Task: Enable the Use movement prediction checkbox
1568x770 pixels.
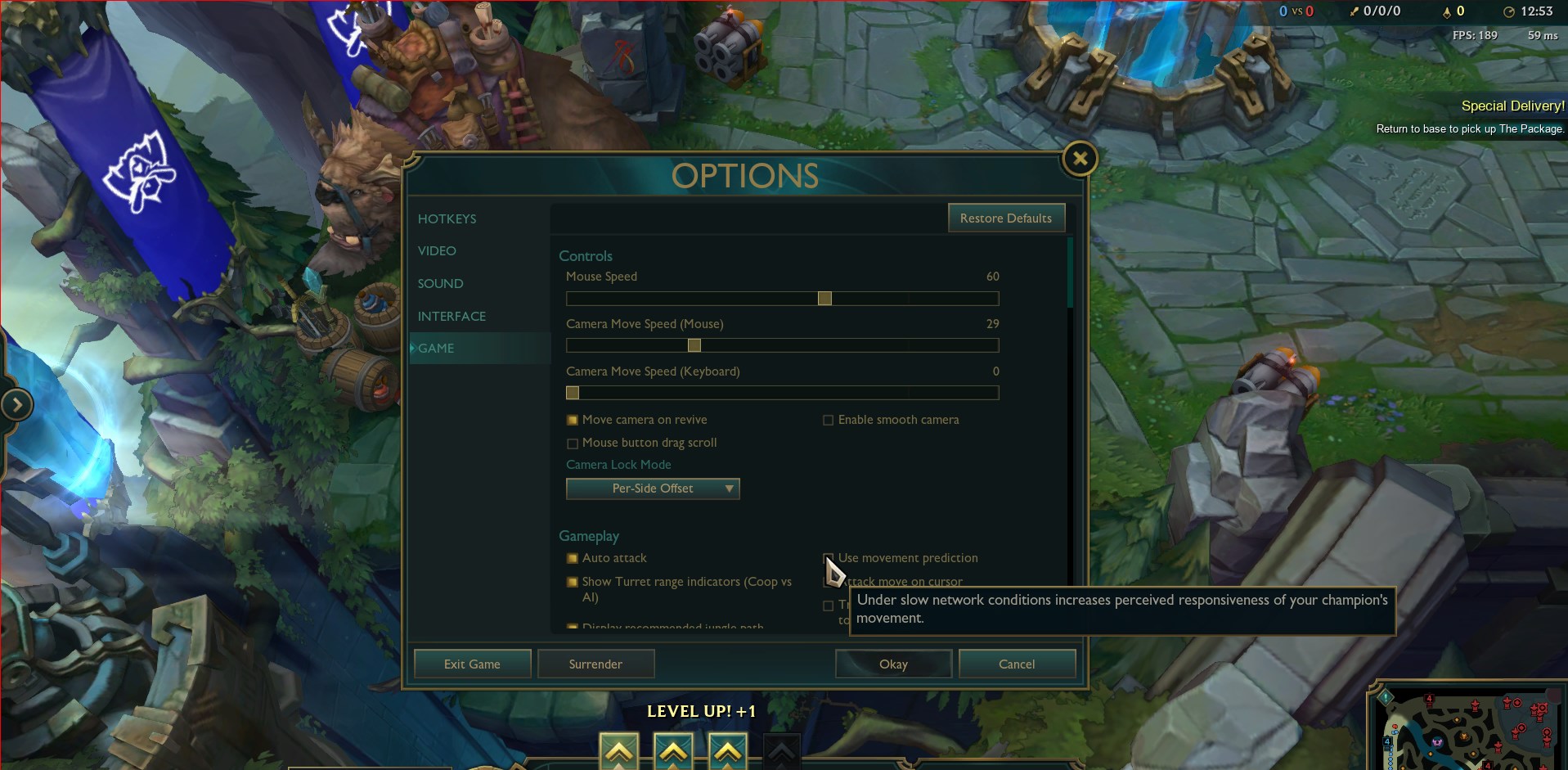Action: [x=829, y=557]
